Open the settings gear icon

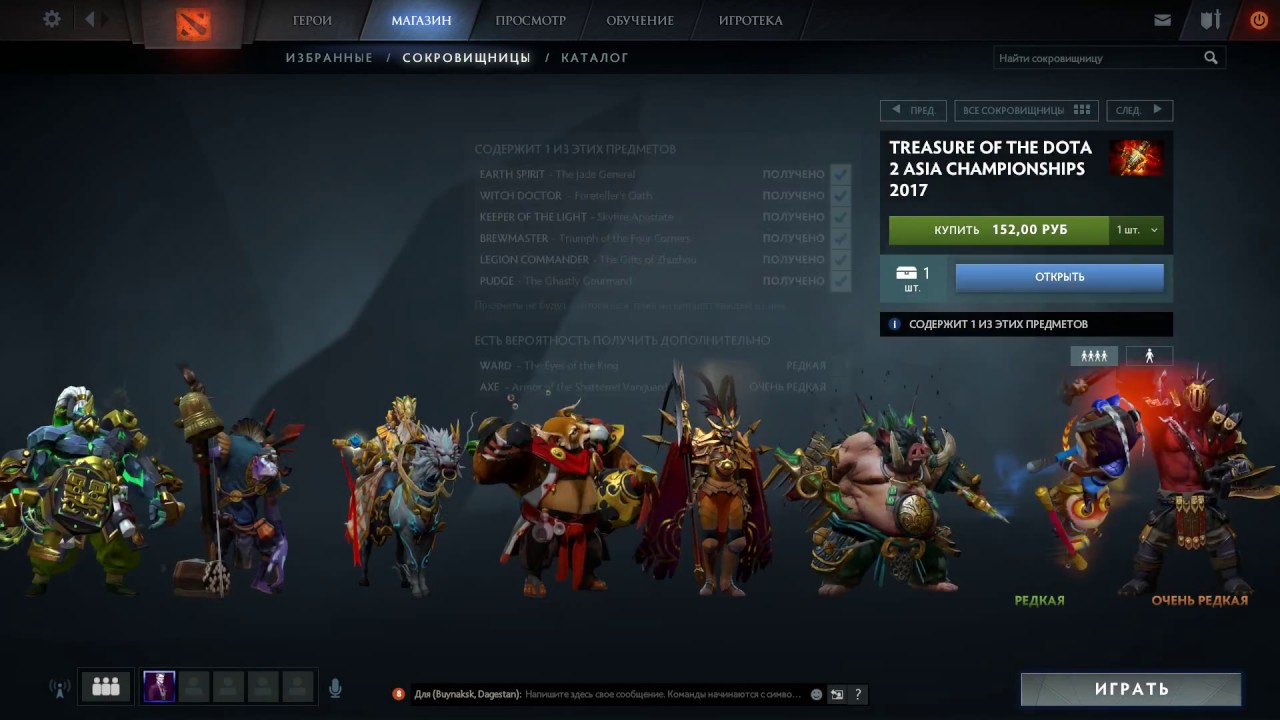tap(52, 19)
